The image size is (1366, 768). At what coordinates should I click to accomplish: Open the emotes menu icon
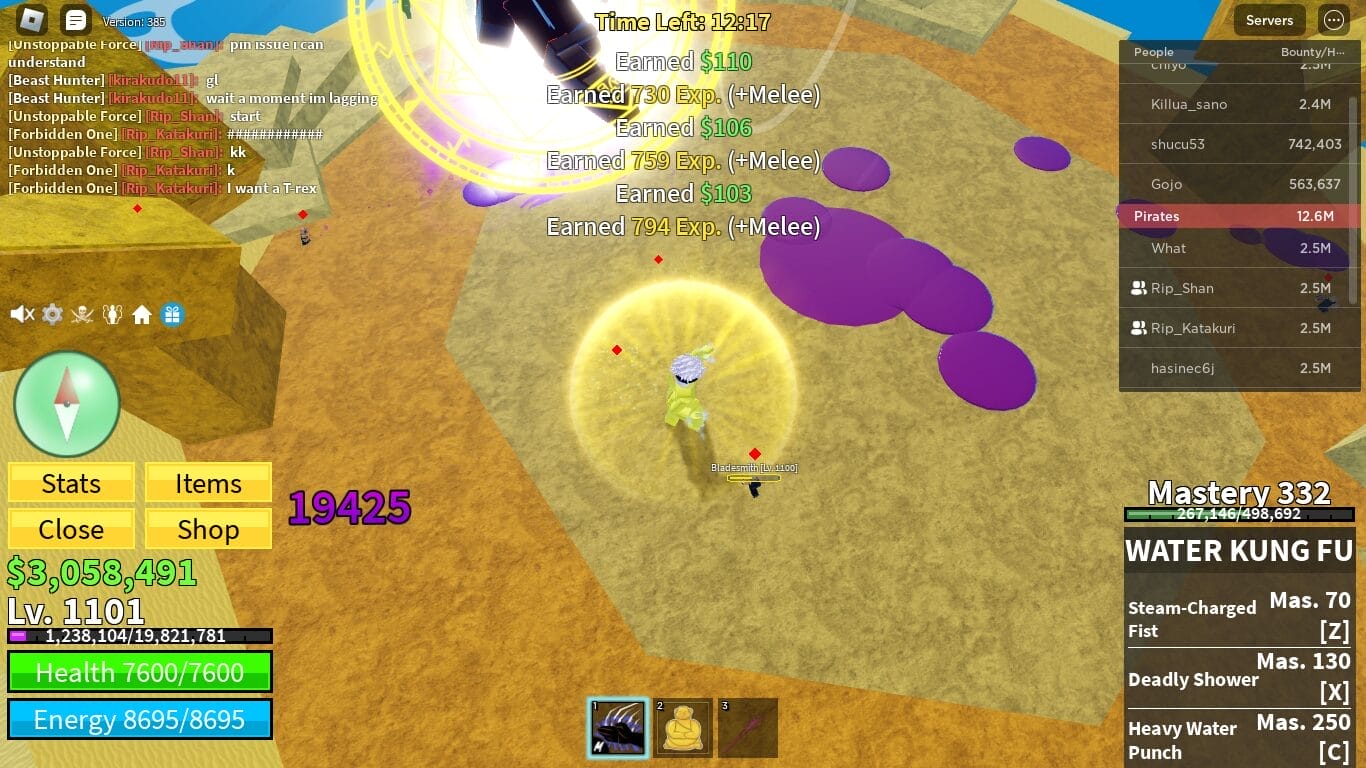coord(114,313)
